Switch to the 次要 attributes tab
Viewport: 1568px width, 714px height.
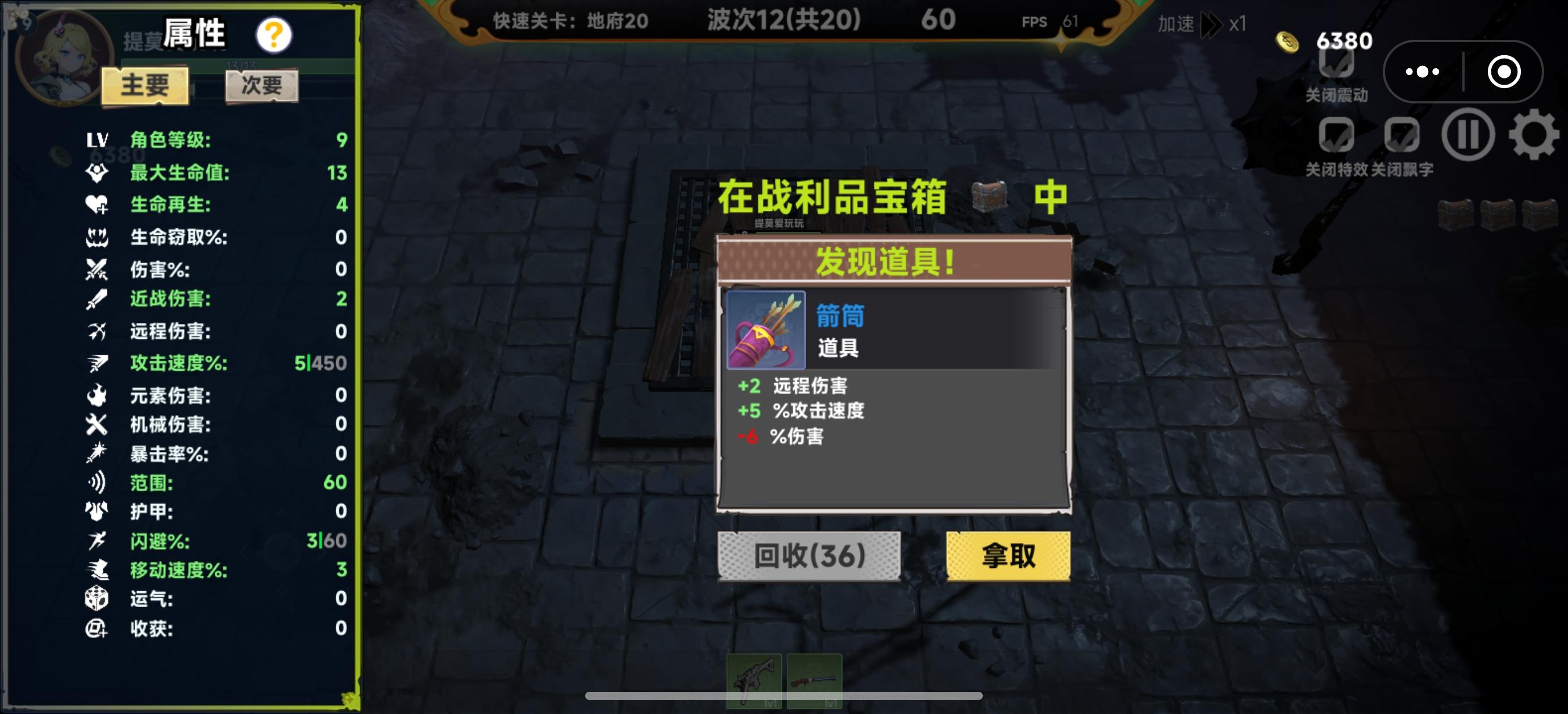[x=261, y=85]
